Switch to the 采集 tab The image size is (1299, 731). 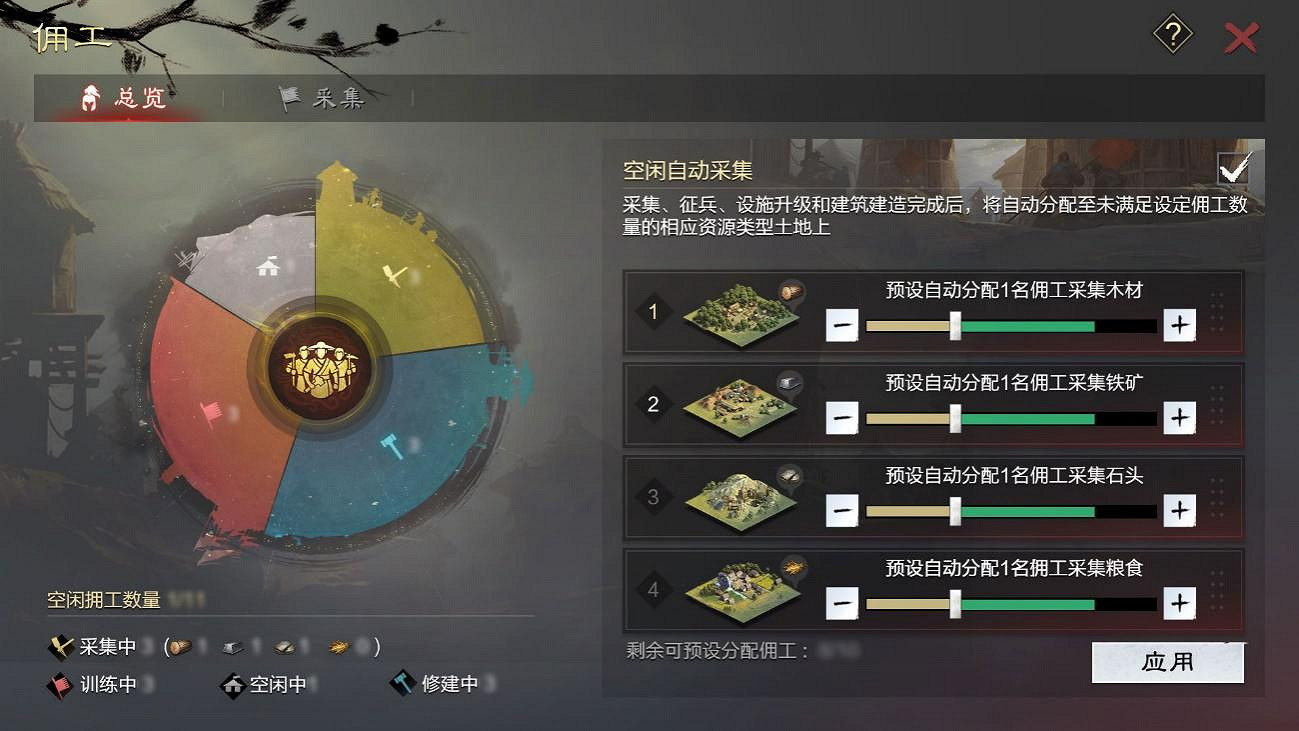325,98
